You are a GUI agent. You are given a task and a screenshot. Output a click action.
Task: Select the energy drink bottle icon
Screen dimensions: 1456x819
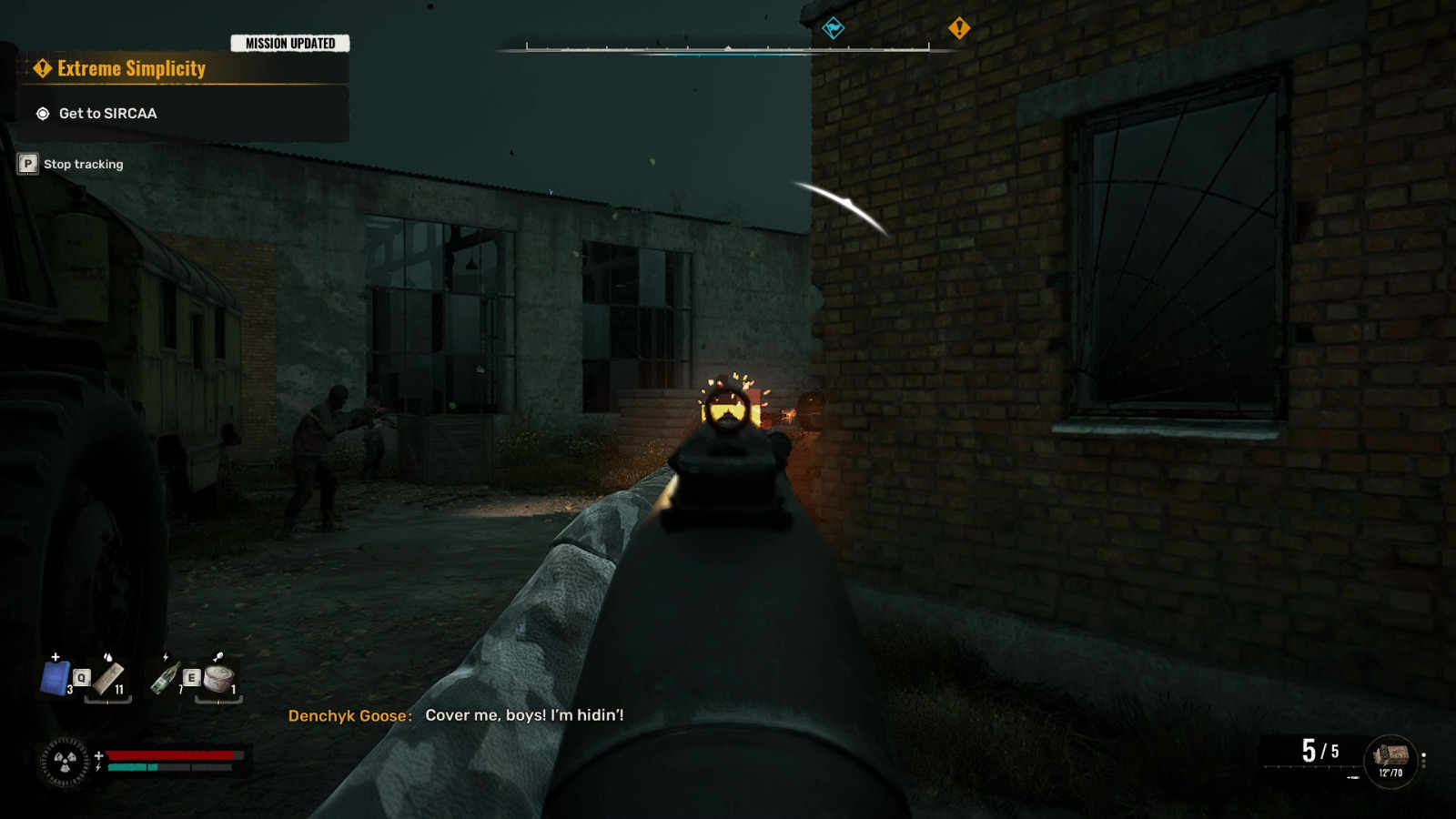(x=166, y=679)
